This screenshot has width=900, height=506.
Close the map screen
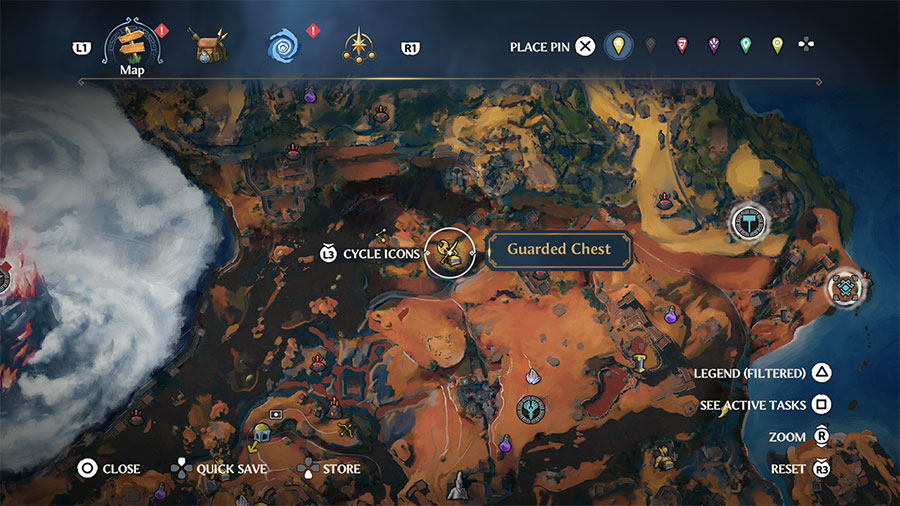[88, 468]
